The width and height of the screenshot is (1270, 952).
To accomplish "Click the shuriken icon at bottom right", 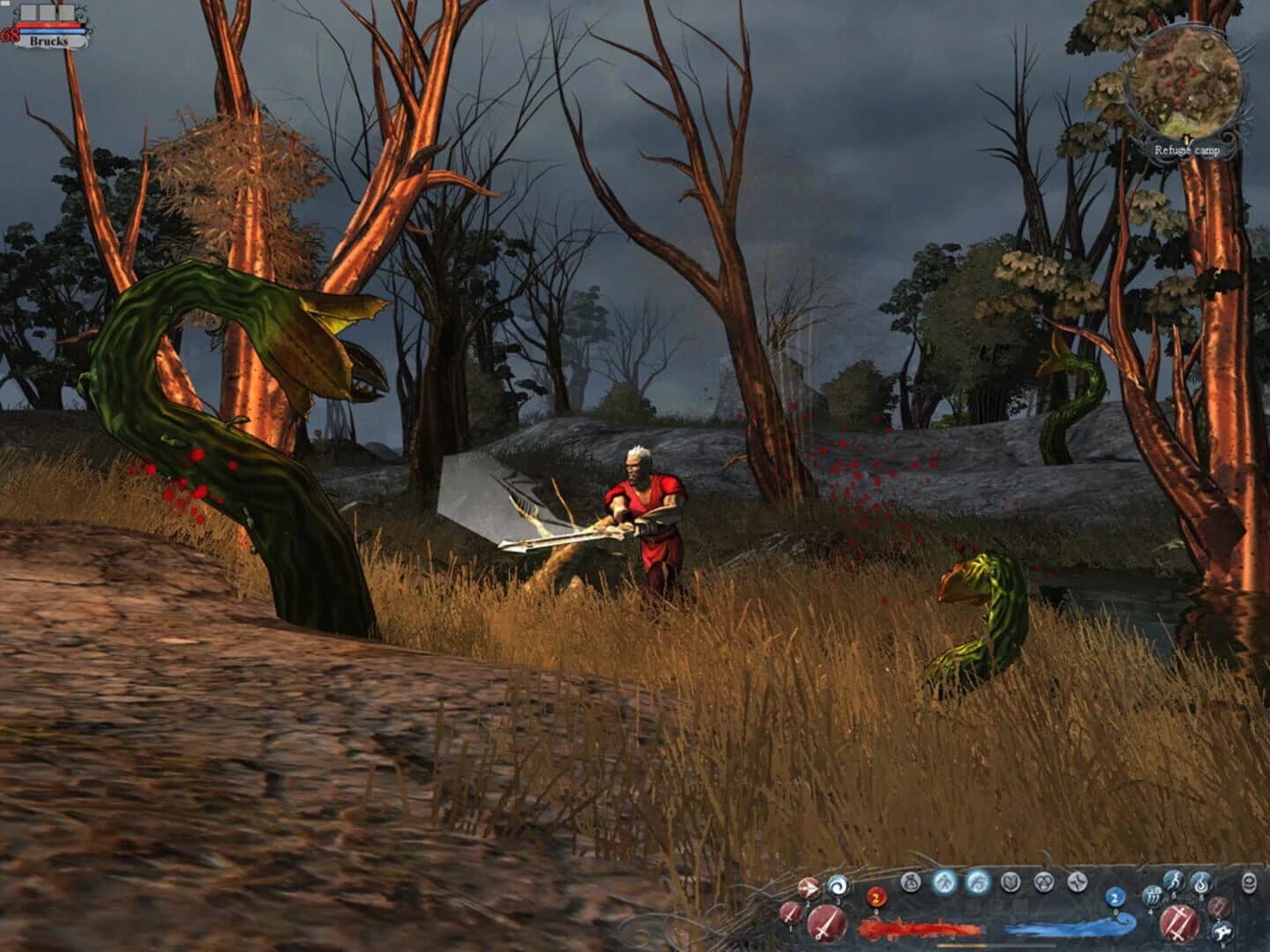I will (1222, 931).
